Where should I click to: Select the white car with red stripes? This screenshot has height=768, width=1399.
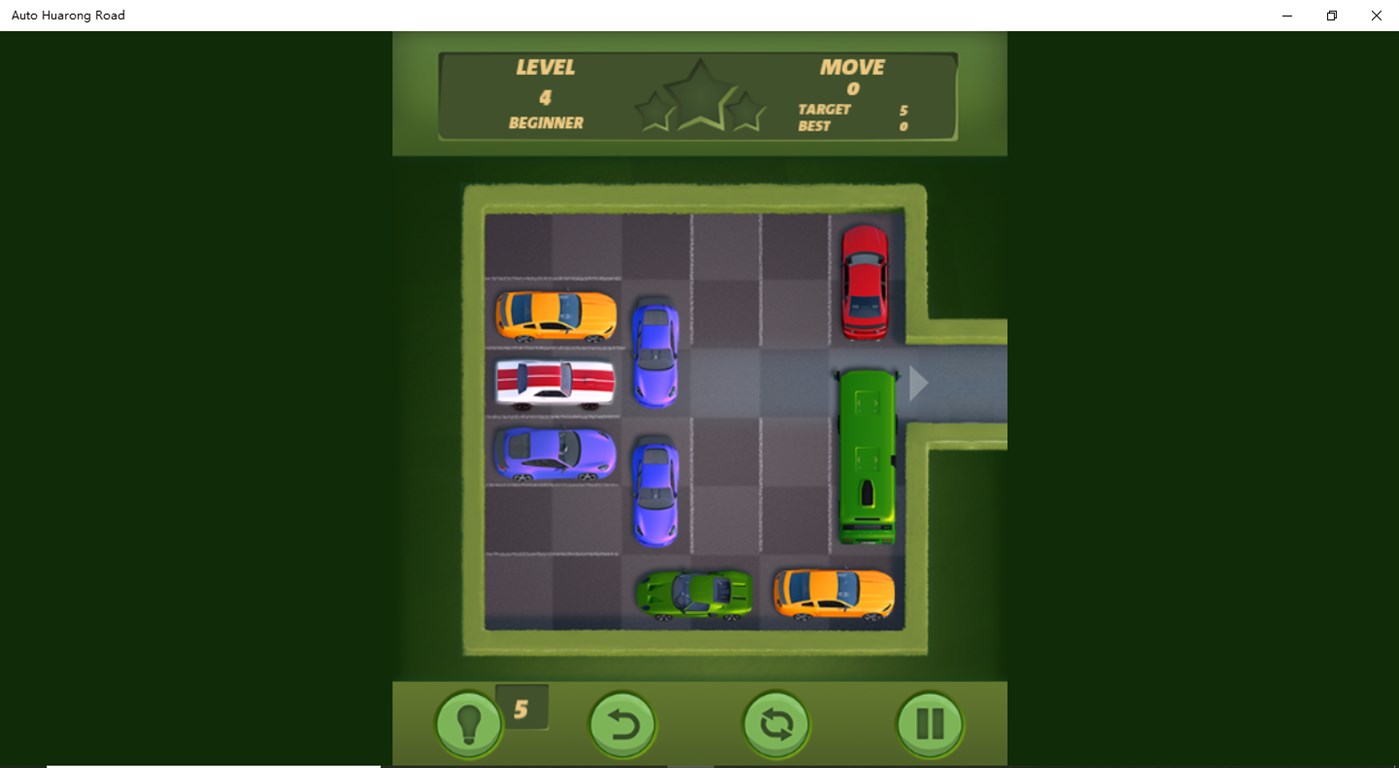click(555, 382)
